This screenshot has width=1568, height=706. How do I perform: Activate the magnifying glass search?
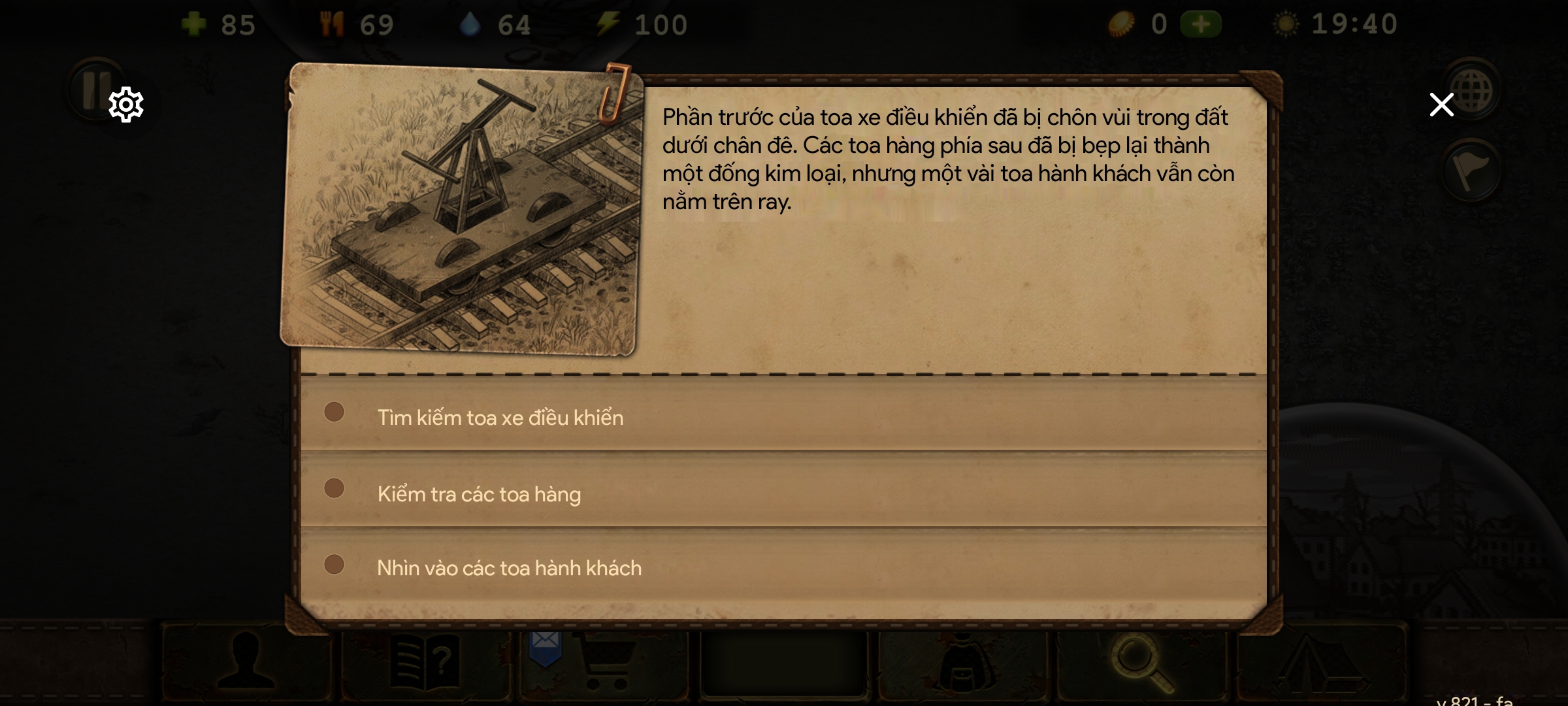(1142, 663)
